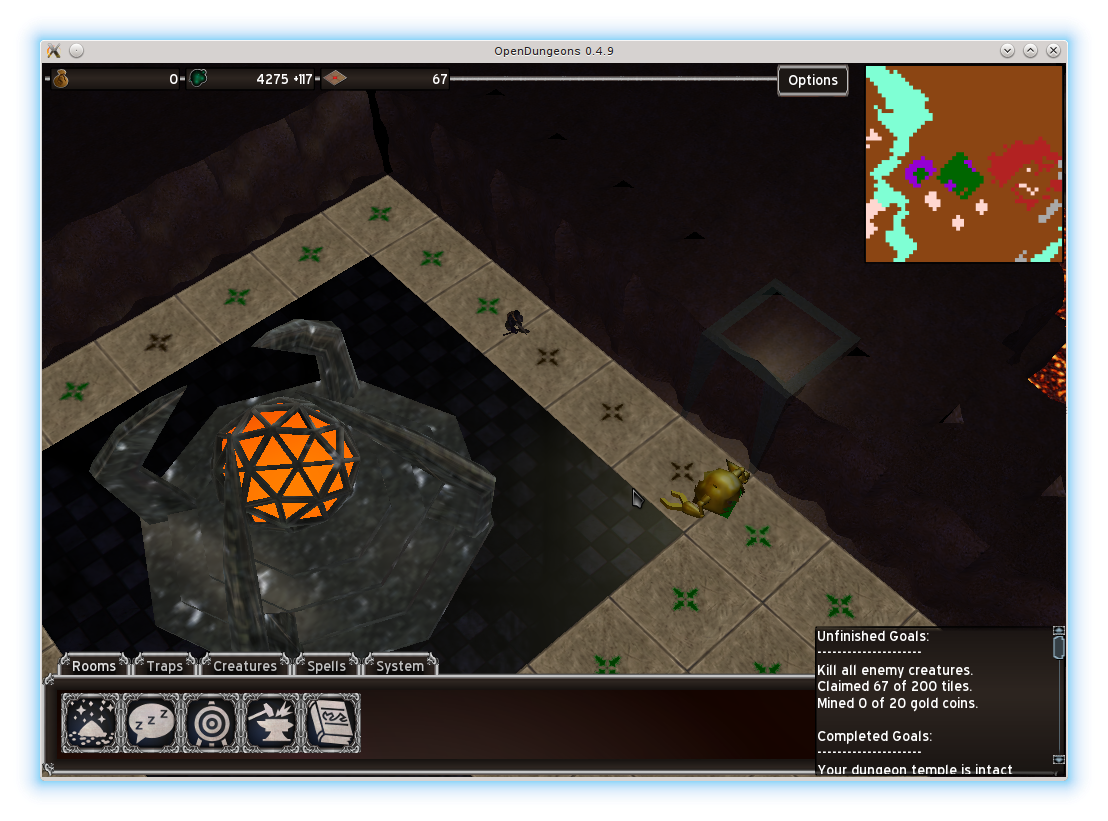Choose the library spellbook room icon
1108x821 pixels.
331,722
